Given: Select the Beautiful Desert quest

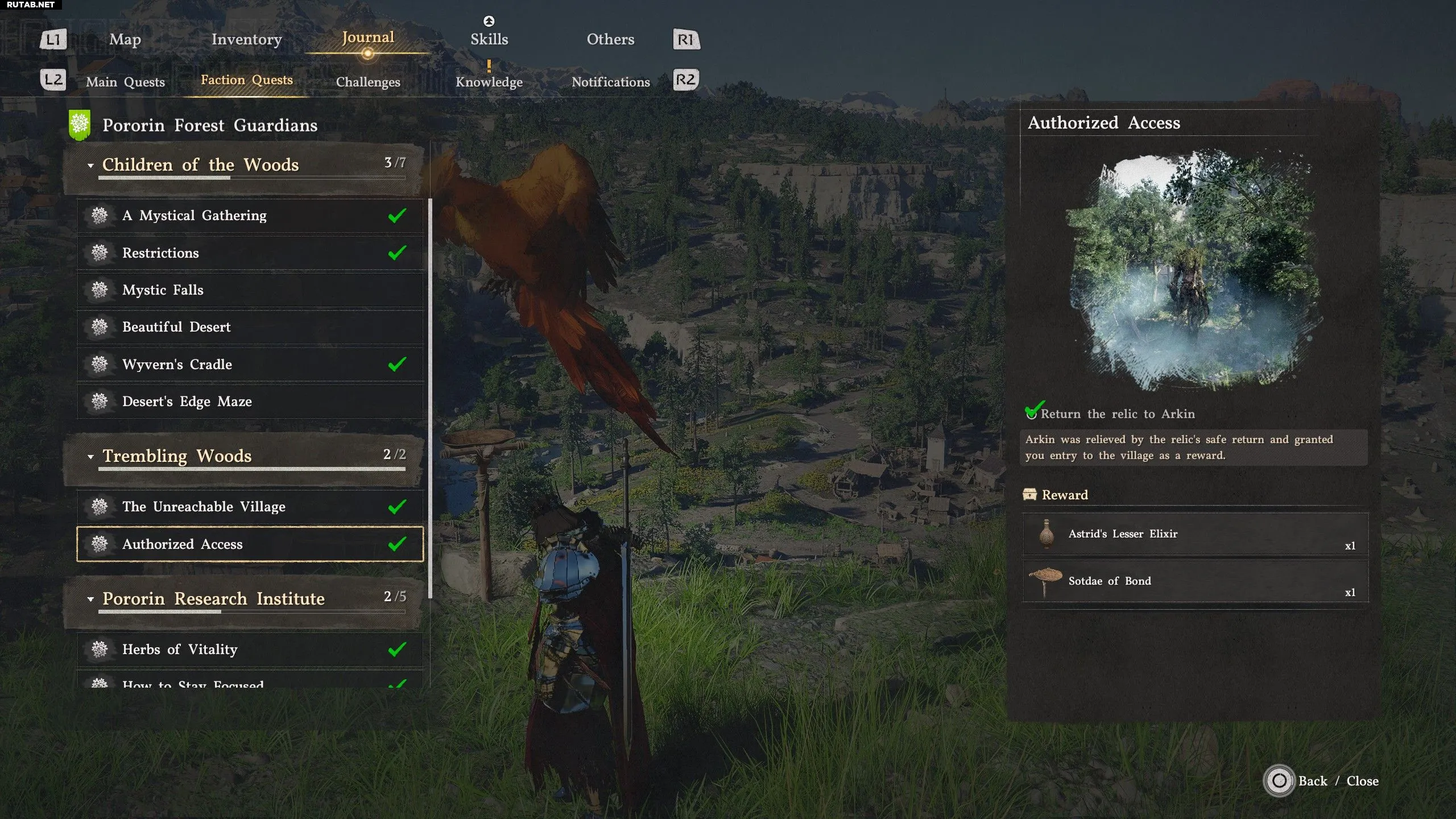Looking at the screenshot, I should click(x=250, y=327).
